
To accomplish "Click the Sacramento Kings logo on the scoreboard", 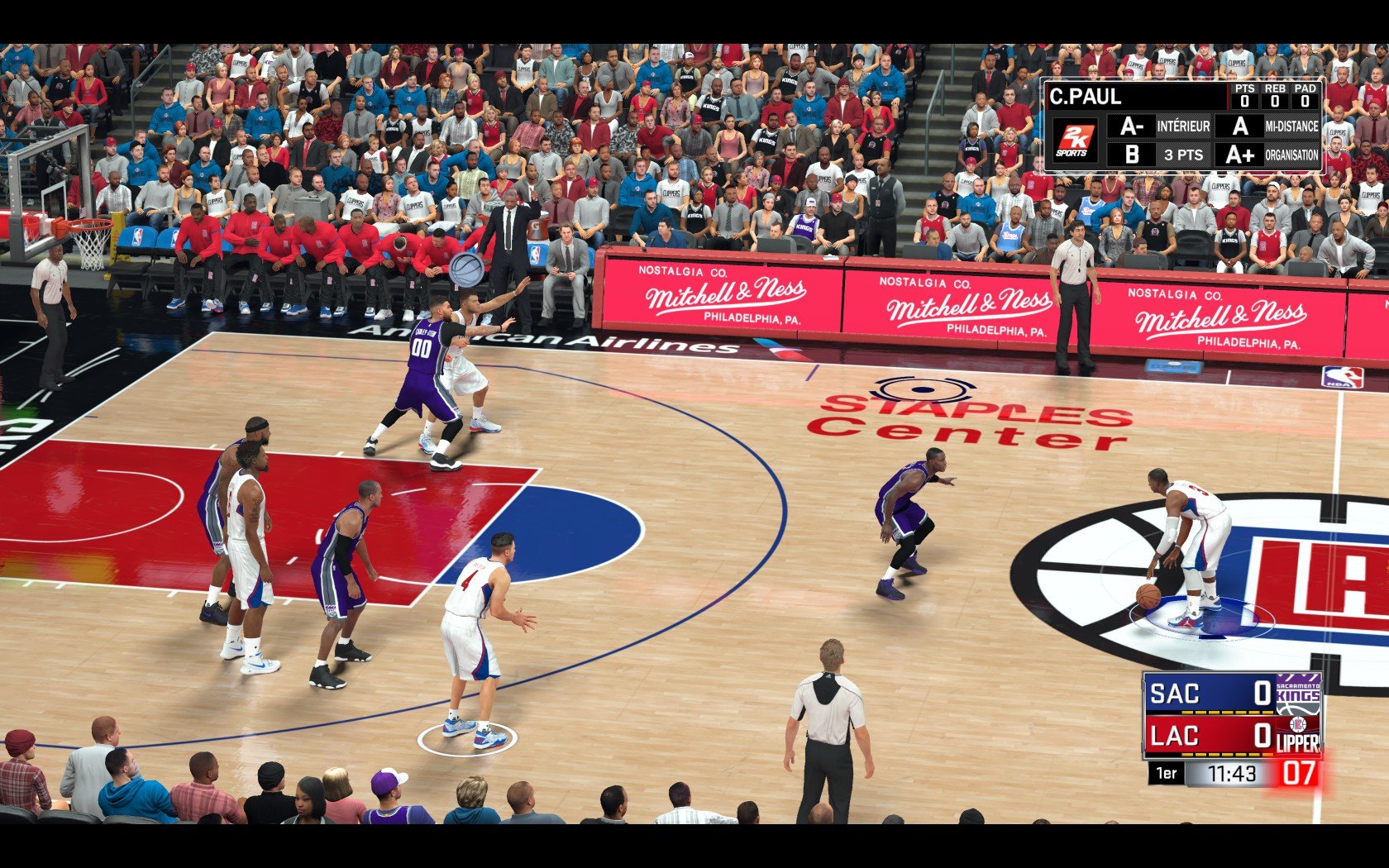I will [x=1299, y=694].
